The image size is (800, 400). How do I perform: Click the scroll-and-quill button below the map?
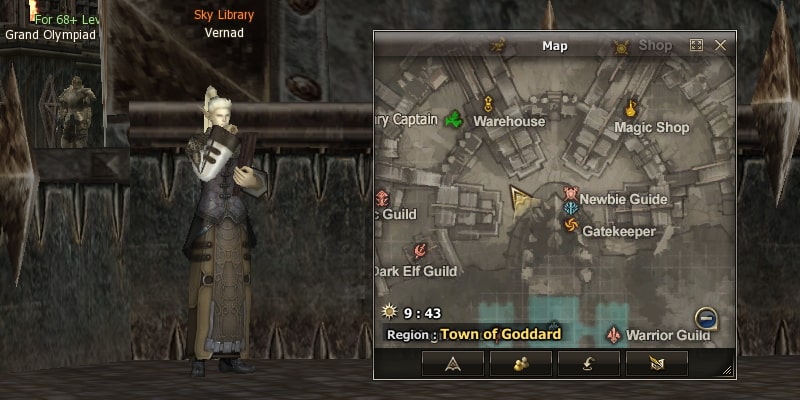[656, 363]
